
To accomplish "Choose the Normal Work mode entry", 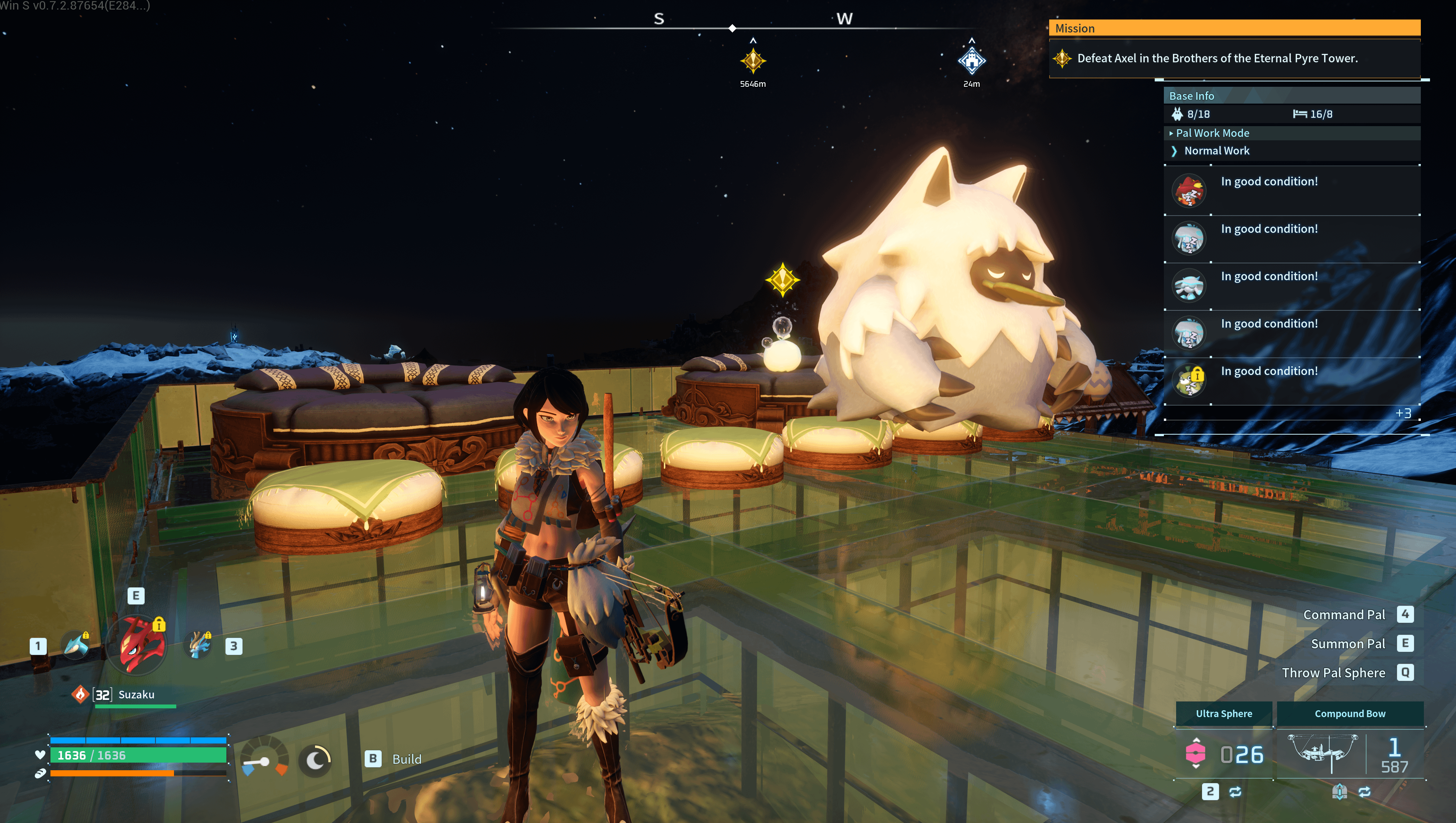I will 1216,151.
